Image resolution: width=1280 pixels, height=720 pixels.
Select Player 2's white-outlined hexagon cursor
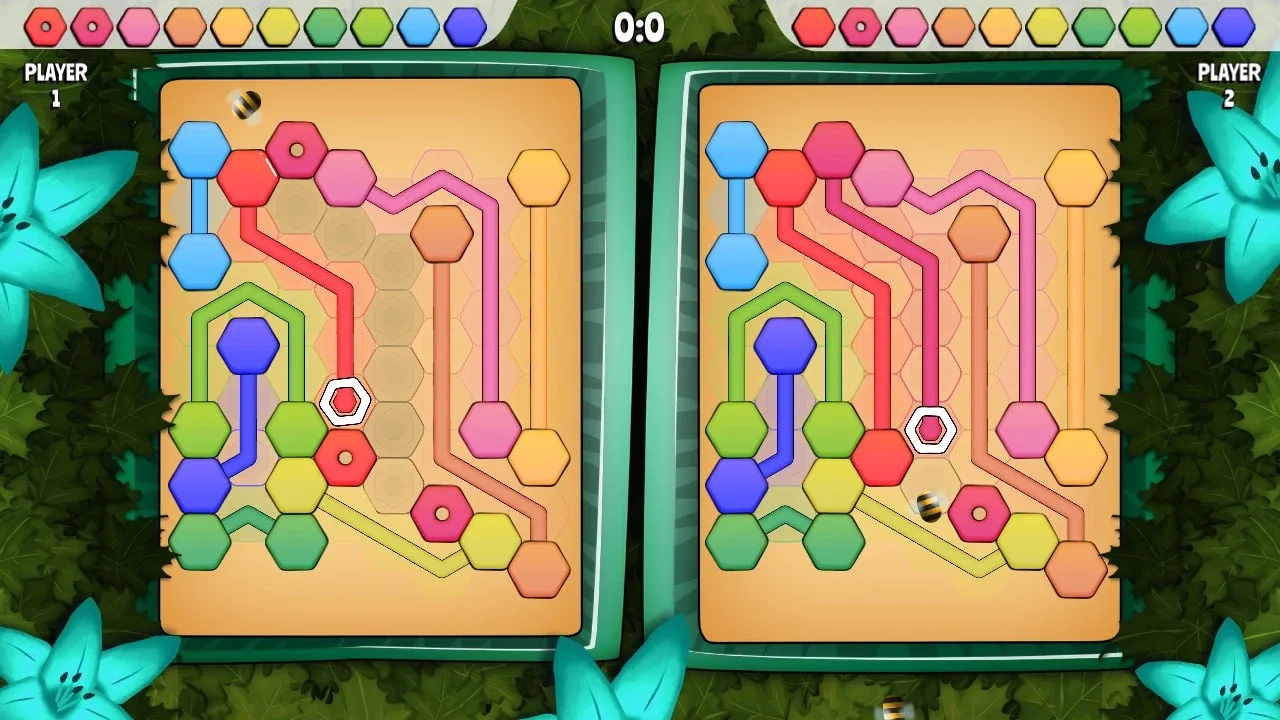point(932,430)
